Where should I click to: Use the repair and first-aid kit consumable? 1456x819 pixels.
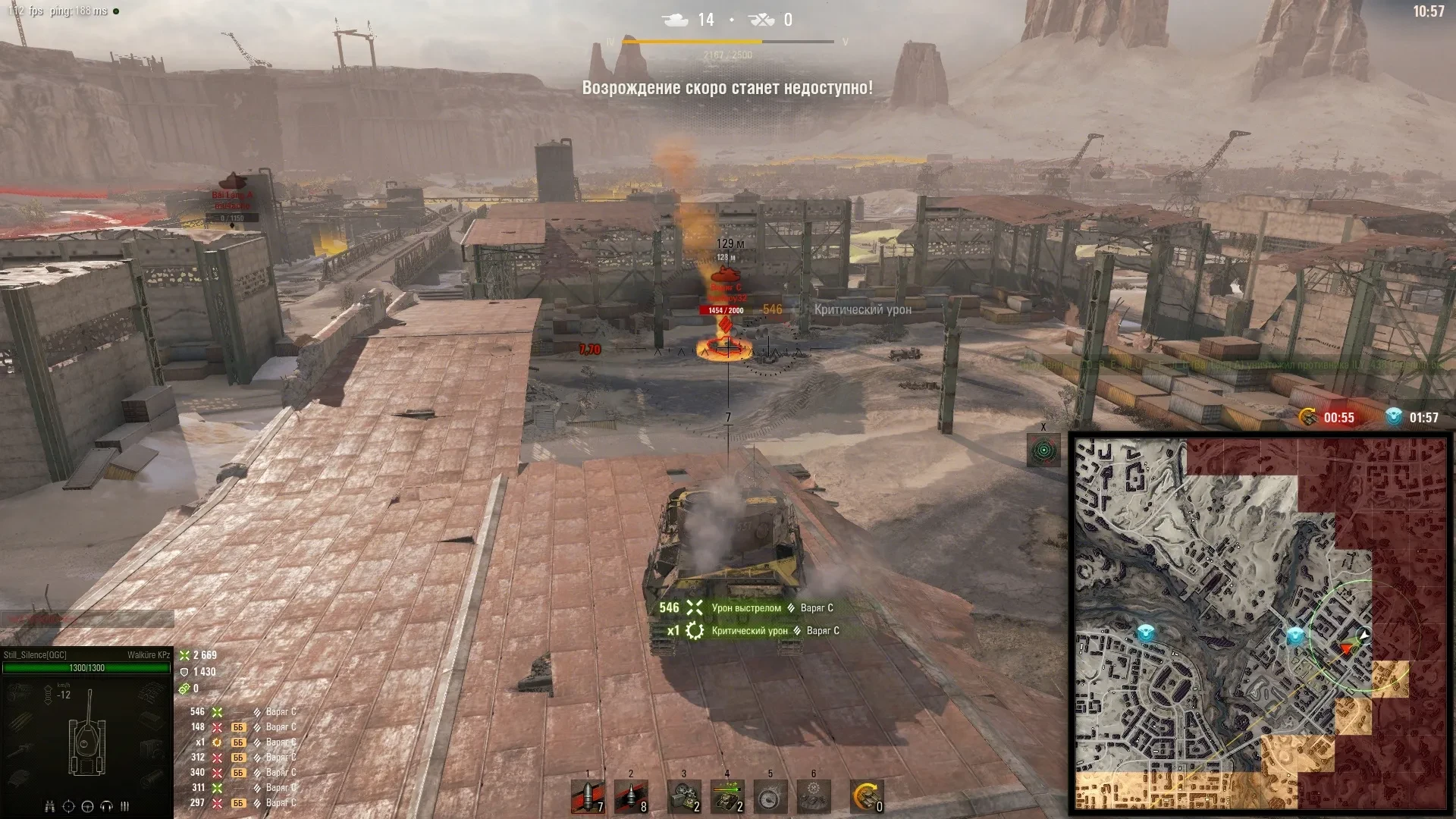coord(684,797)
